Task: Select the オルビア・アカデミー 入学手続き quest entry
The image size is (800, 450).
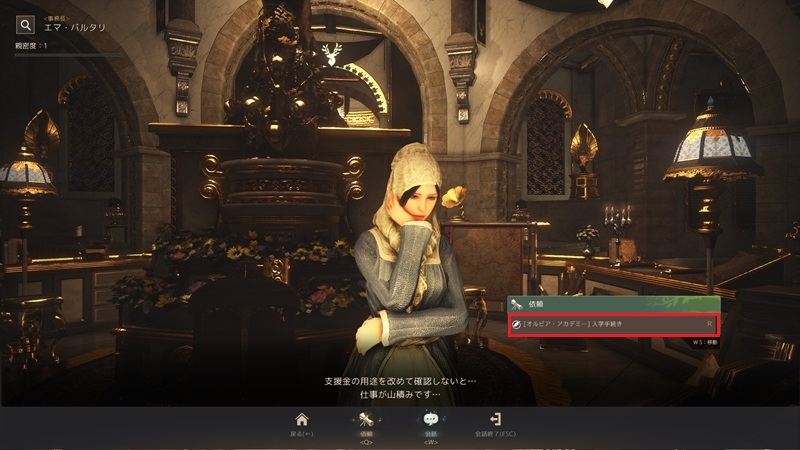Action: coord(613,324)
